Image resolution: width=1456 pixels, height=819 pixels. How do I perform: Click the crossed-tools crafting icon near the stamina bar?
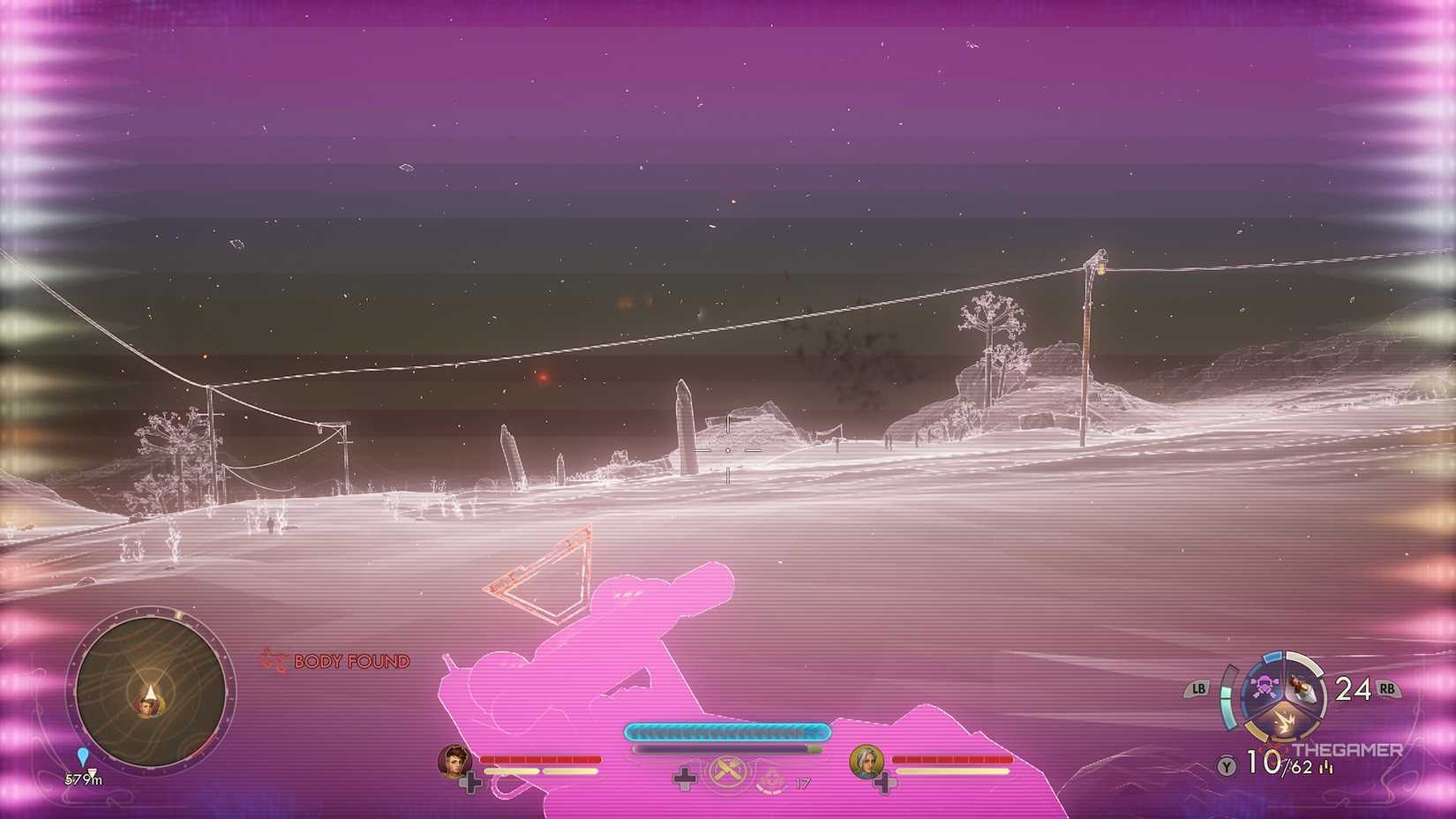727,773
